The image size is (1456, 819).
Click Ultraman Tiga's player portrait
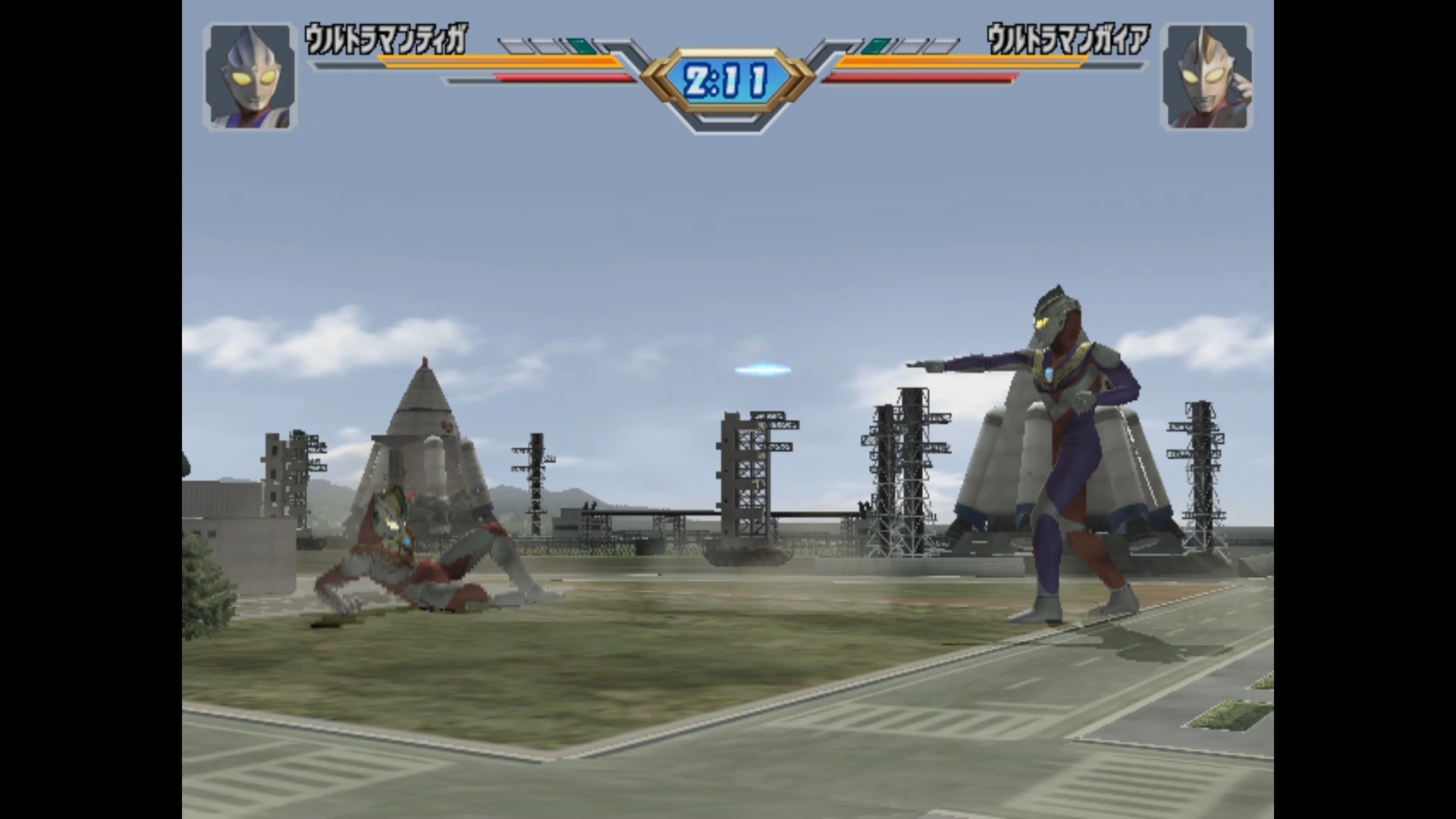(249, 76)
